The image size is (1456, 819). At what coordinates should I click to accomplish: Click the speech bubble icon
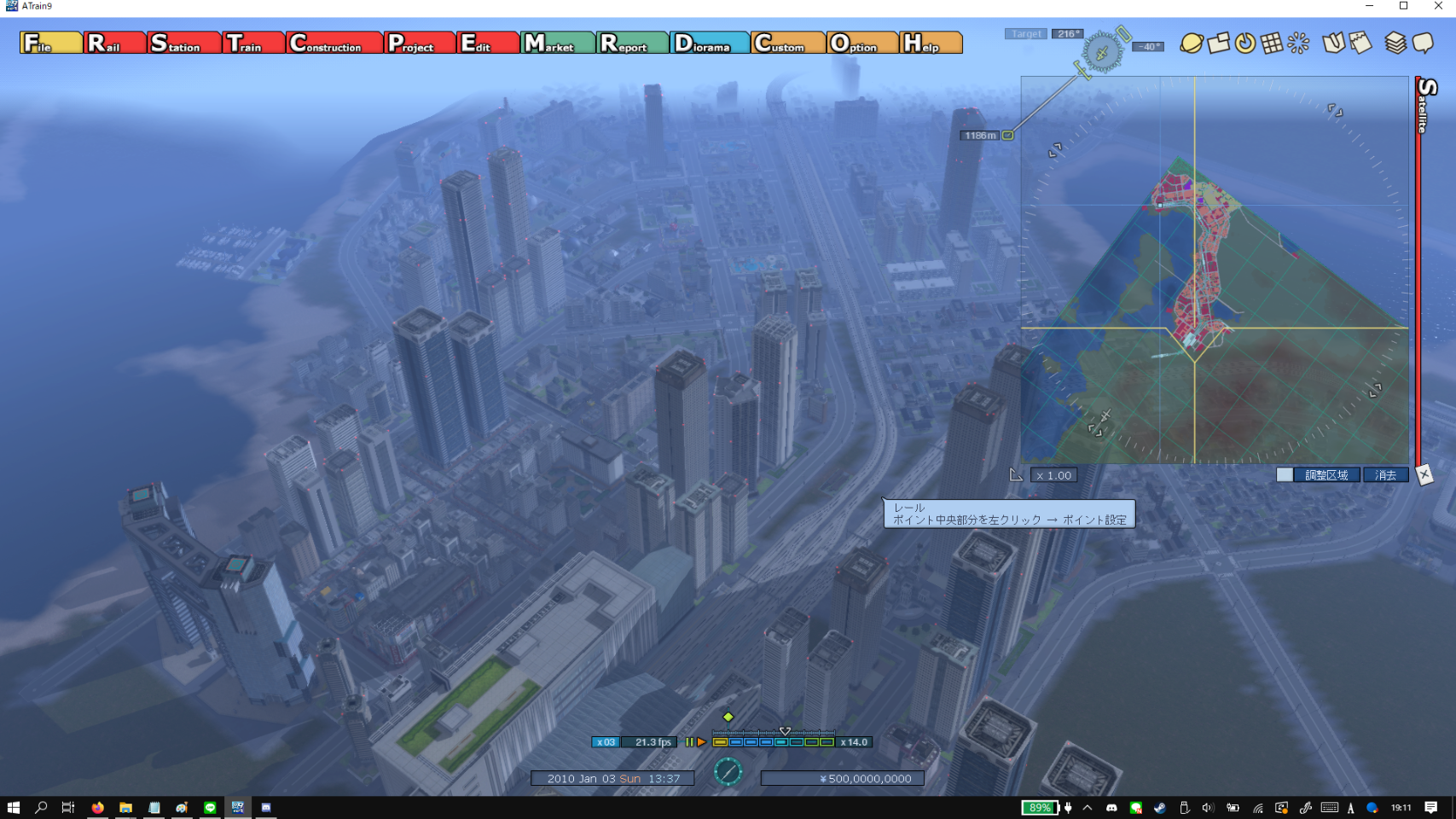[x=1422, y=43]
